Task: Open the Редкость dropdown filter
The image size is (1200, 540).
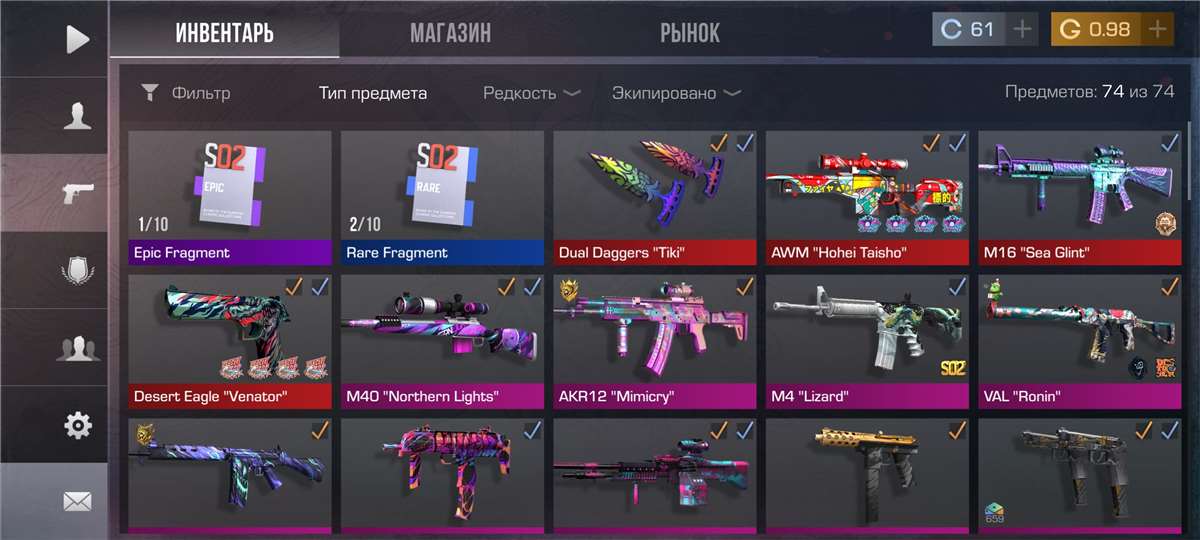Action: pyautogui.click(x=531, y=93)
